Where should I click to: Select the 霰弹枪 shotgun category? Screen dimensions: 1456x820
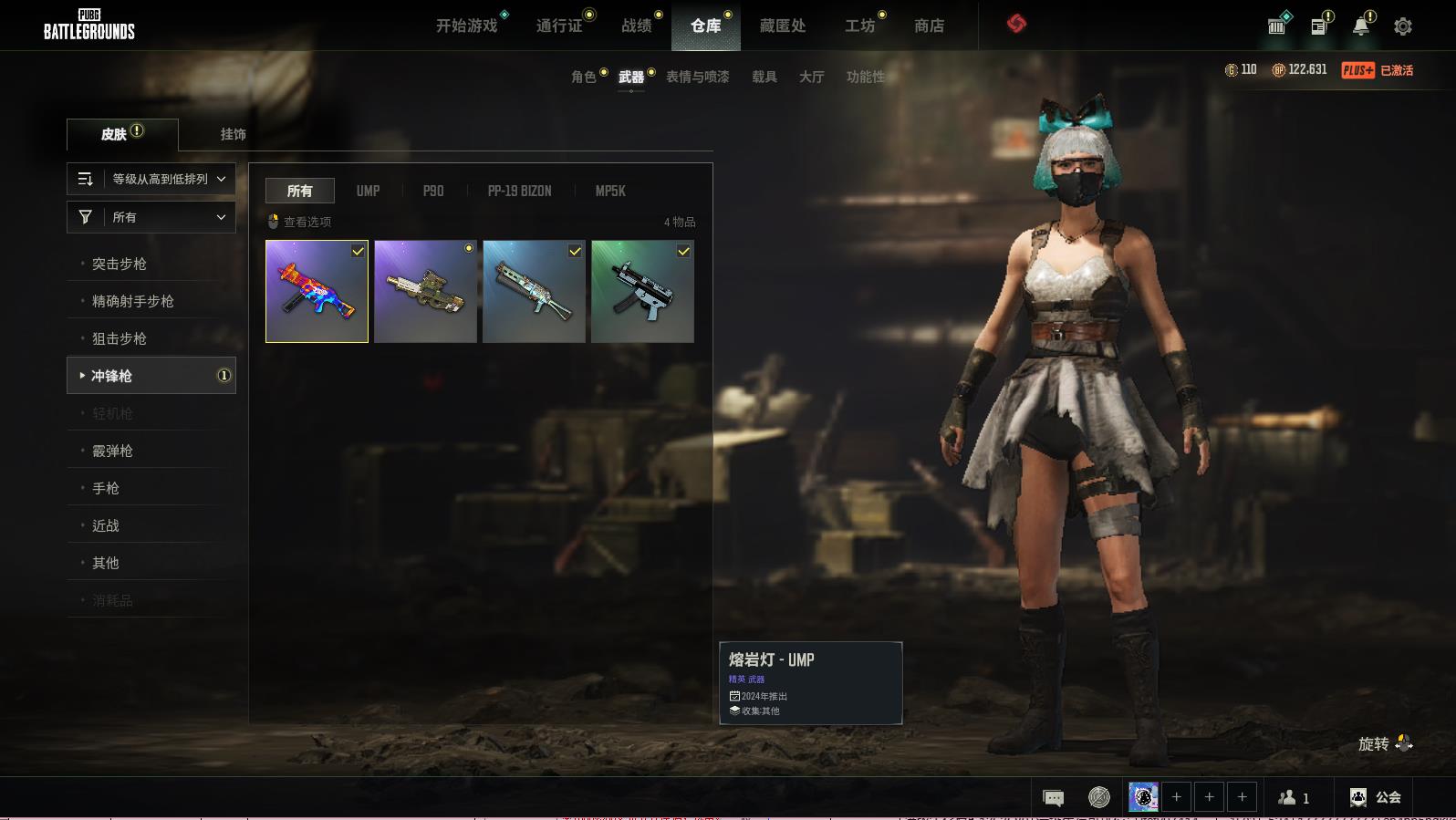(112, 451)
